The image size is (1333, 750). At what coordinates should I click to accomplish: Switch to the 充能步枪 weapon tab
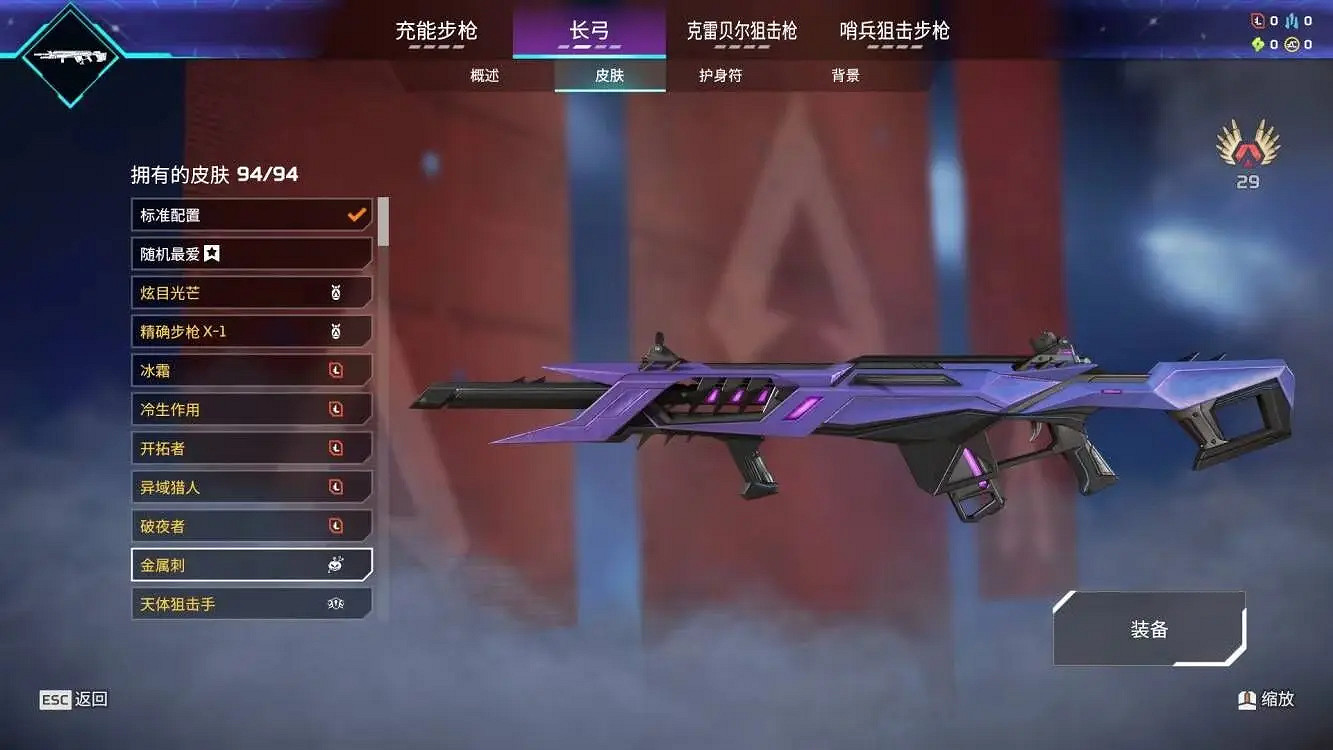tap(437, 32)
